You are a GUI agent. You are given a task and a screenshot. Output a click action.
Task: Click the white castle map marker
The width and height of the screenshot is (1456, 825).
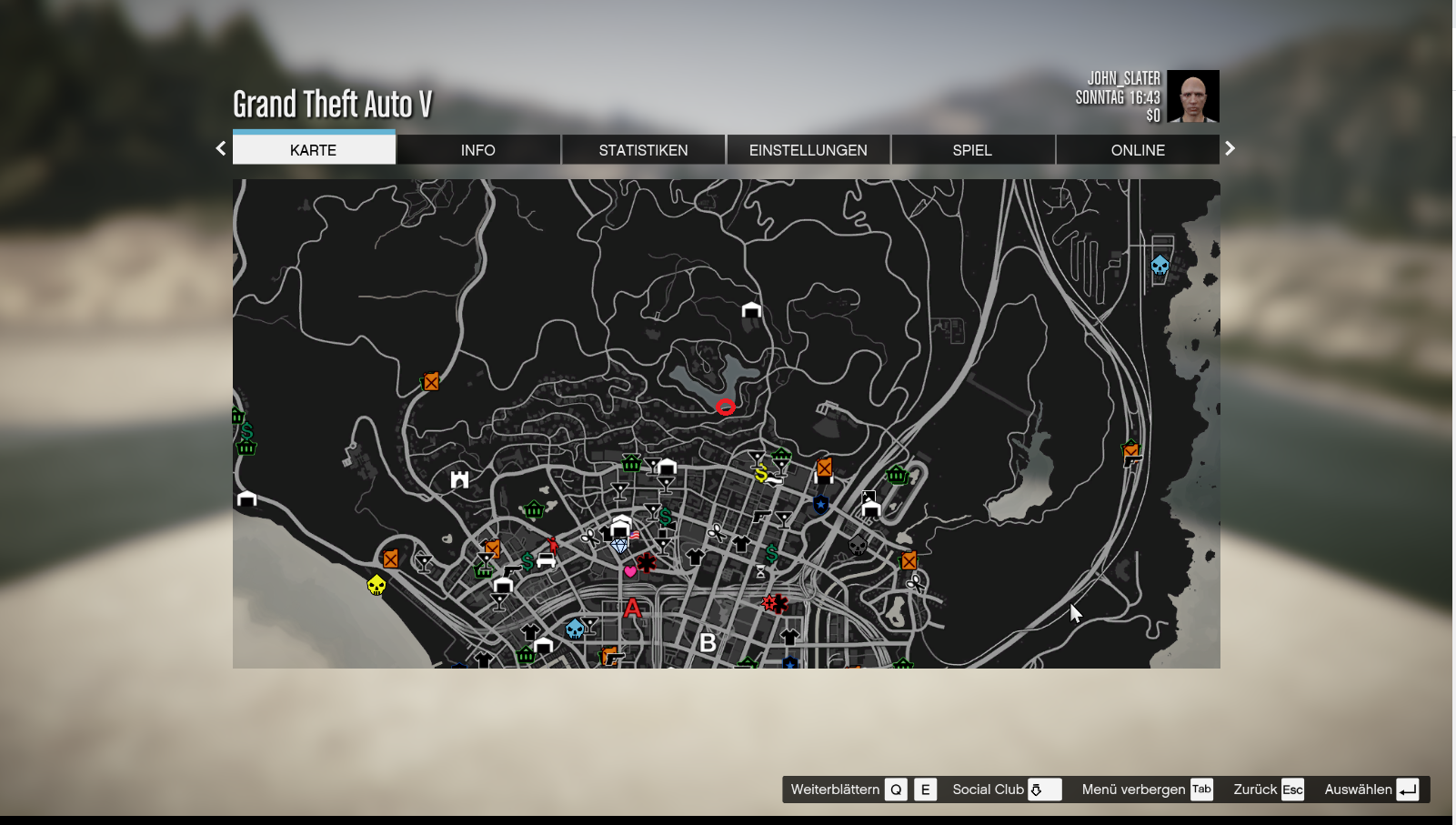point(460,479)
